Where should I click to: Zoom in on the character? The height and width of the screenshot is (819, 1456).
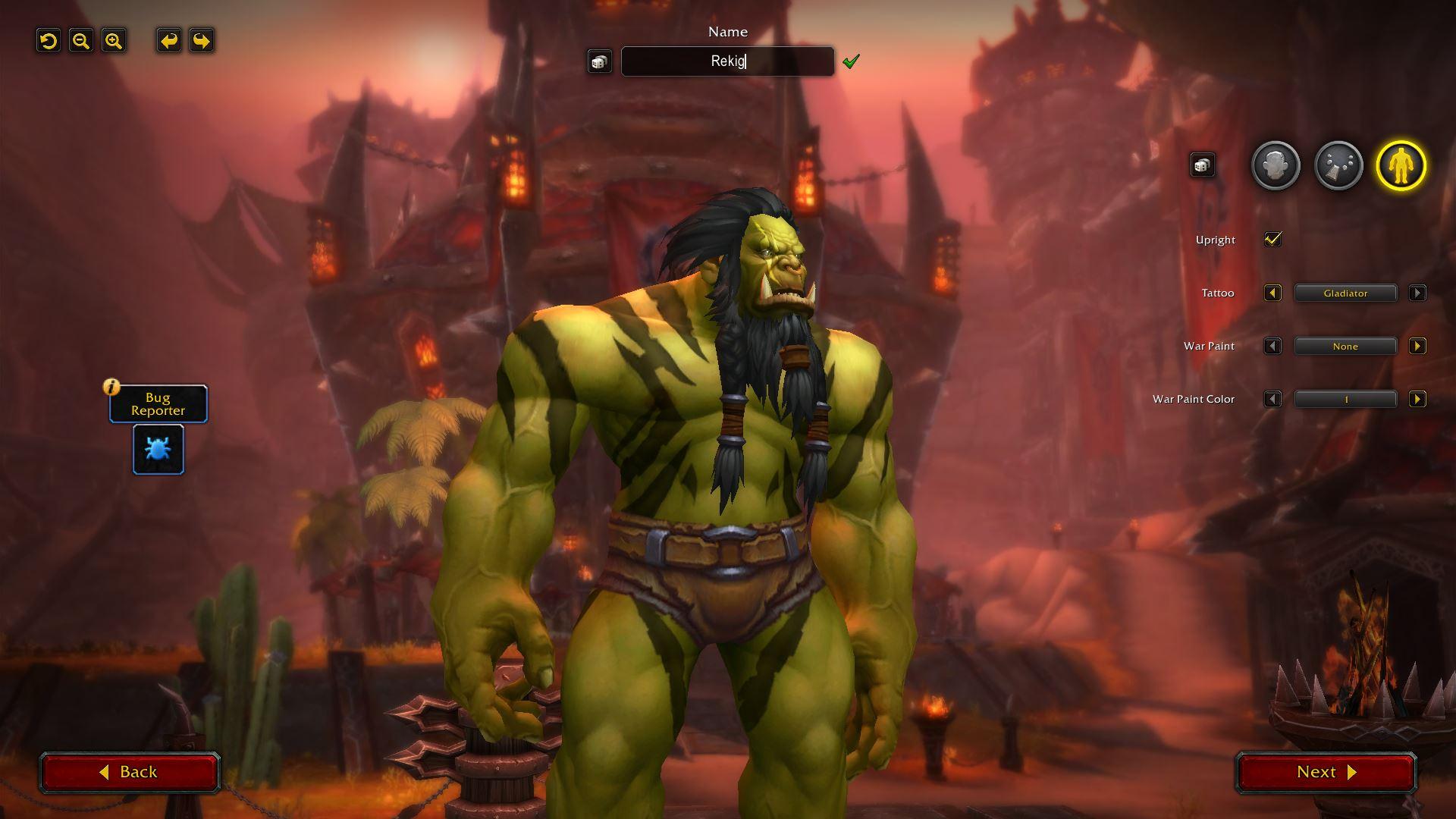114,41
